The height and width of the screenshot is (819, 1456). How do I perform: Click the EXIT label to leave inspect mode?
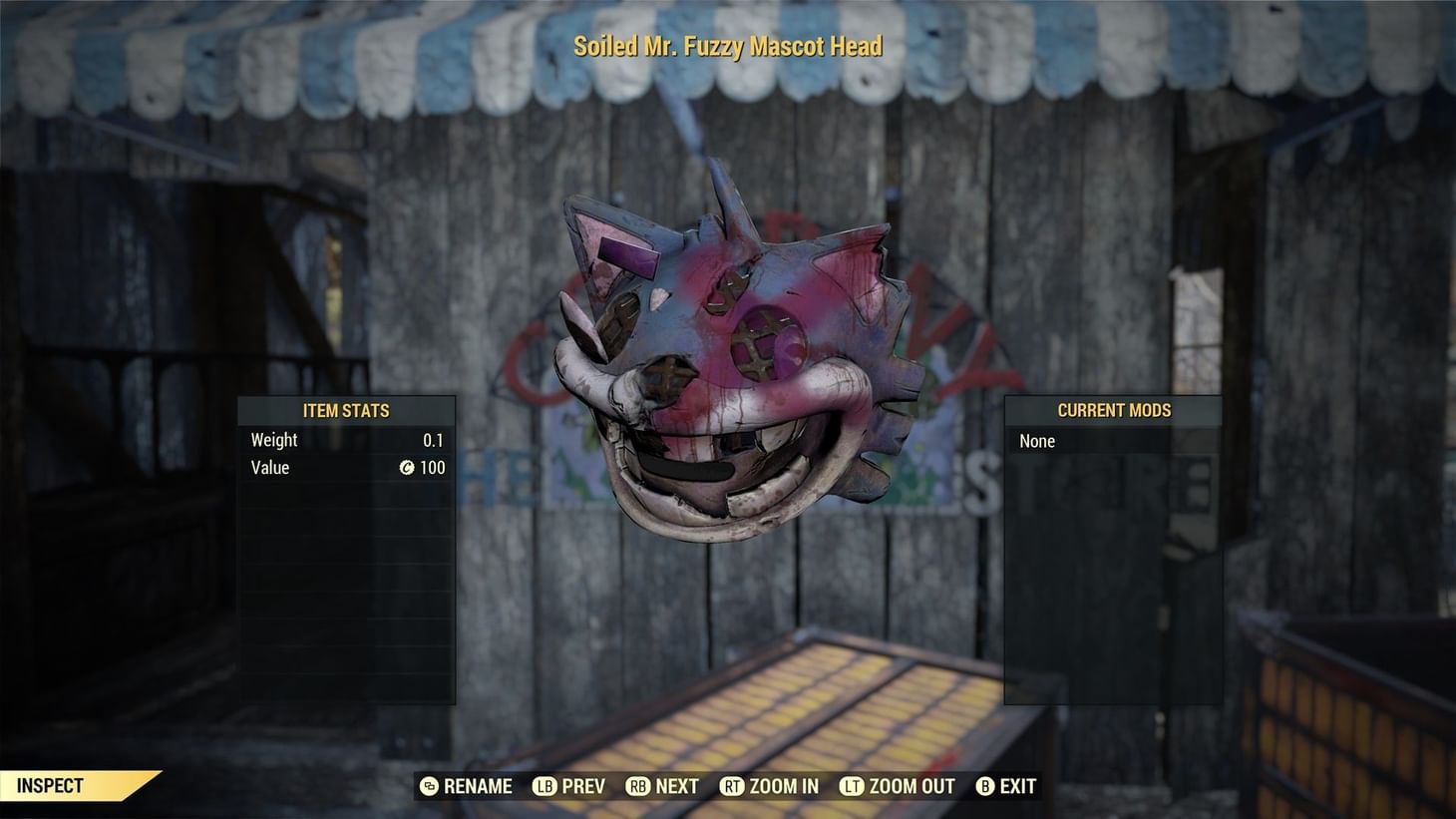pyautogui.click(x=1016, y=786)
